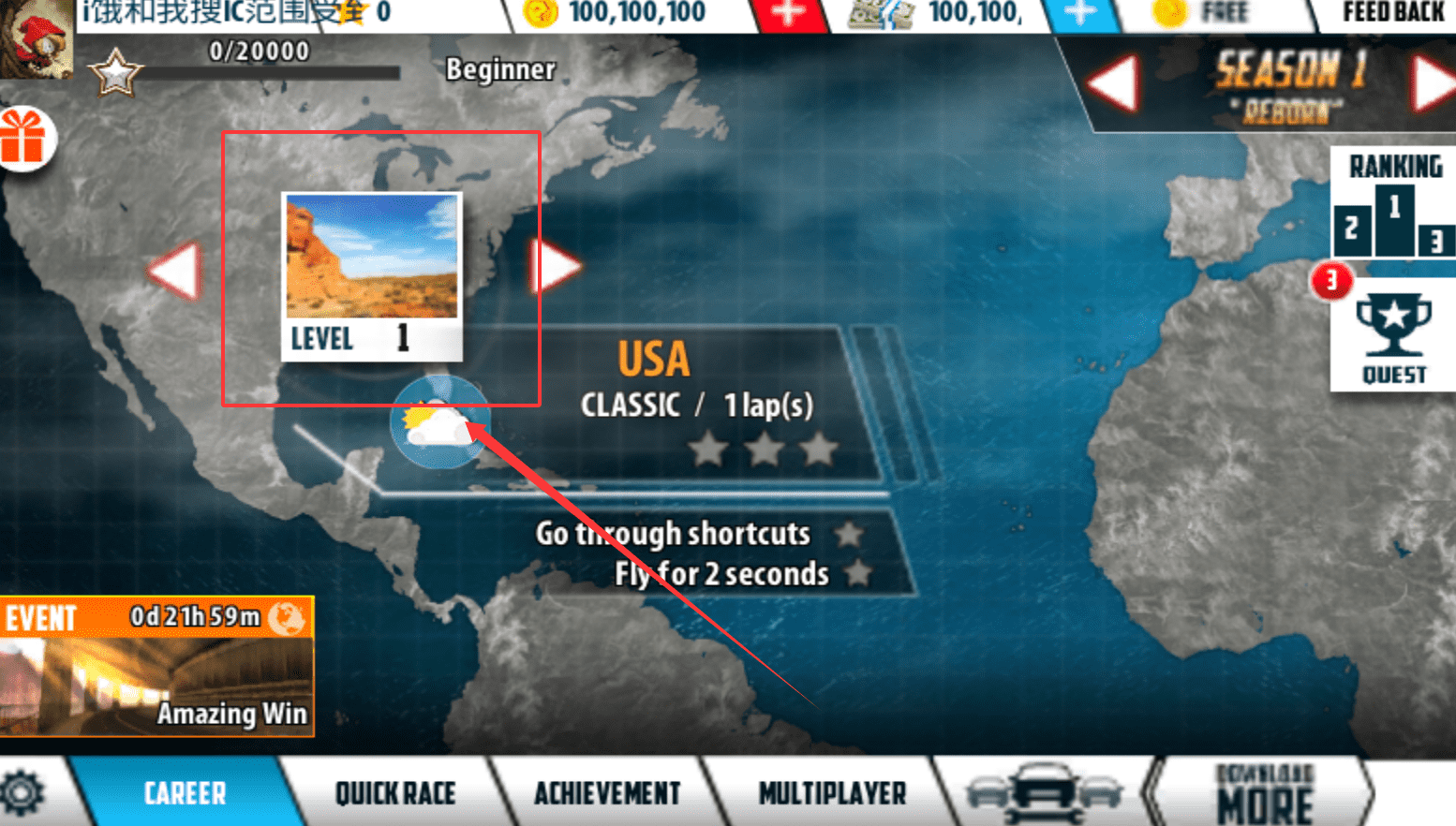Select the Level 1 track thumbnail
Viewport: 1456px width, 826px height.
click(x=372, y=275)
